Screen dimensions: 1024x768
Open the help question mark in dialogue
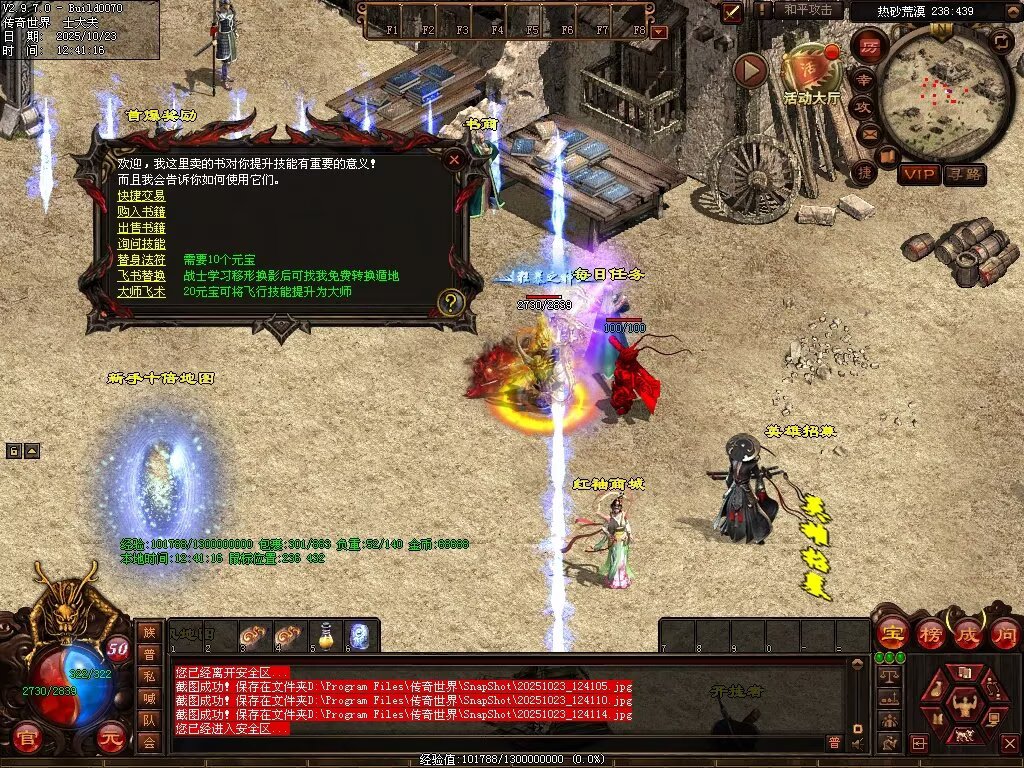(451, 301)
